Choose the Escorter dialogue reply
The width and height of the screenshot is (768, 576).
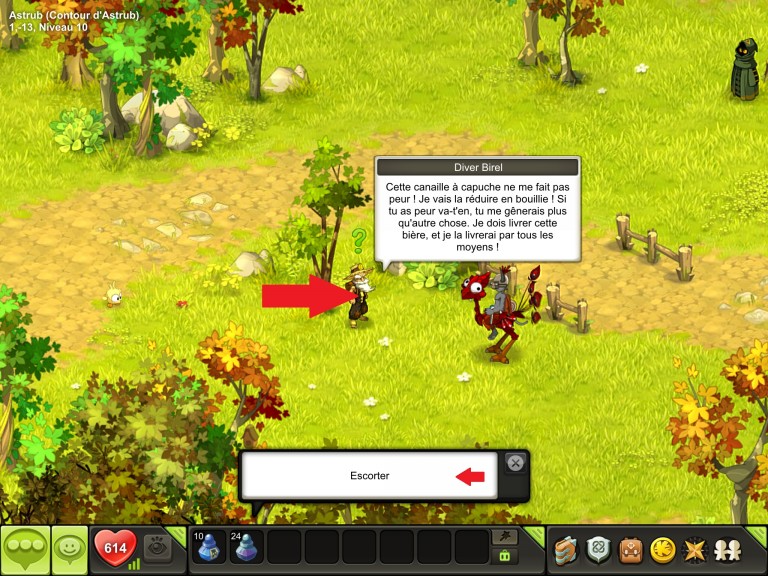(x=369, y=476)
